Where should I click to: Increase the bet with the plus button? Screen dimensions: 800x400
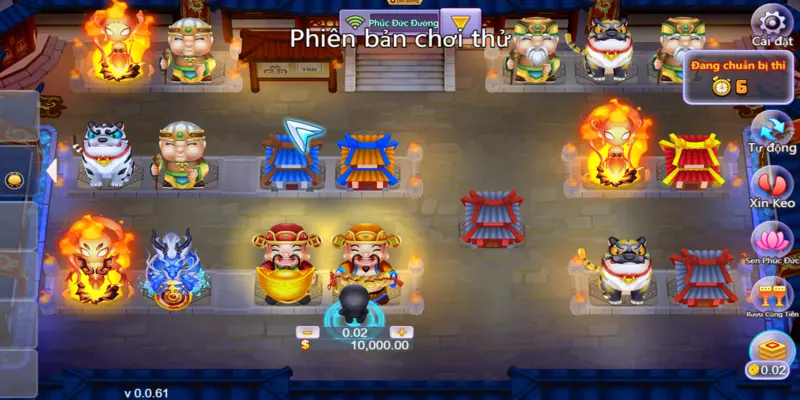[402, 332]
